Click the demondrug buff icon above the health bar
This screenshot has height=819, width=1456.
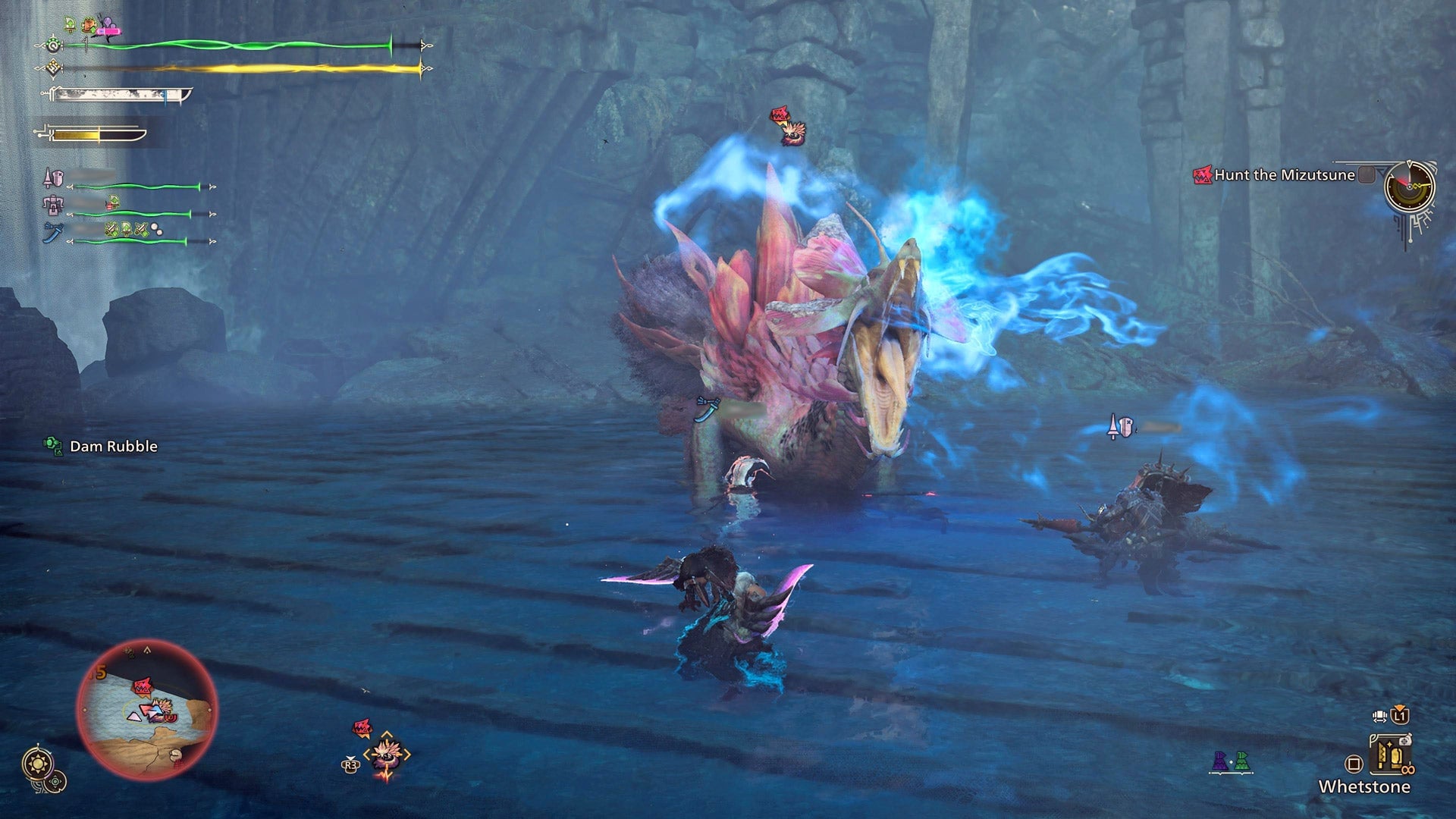point(89,26)
